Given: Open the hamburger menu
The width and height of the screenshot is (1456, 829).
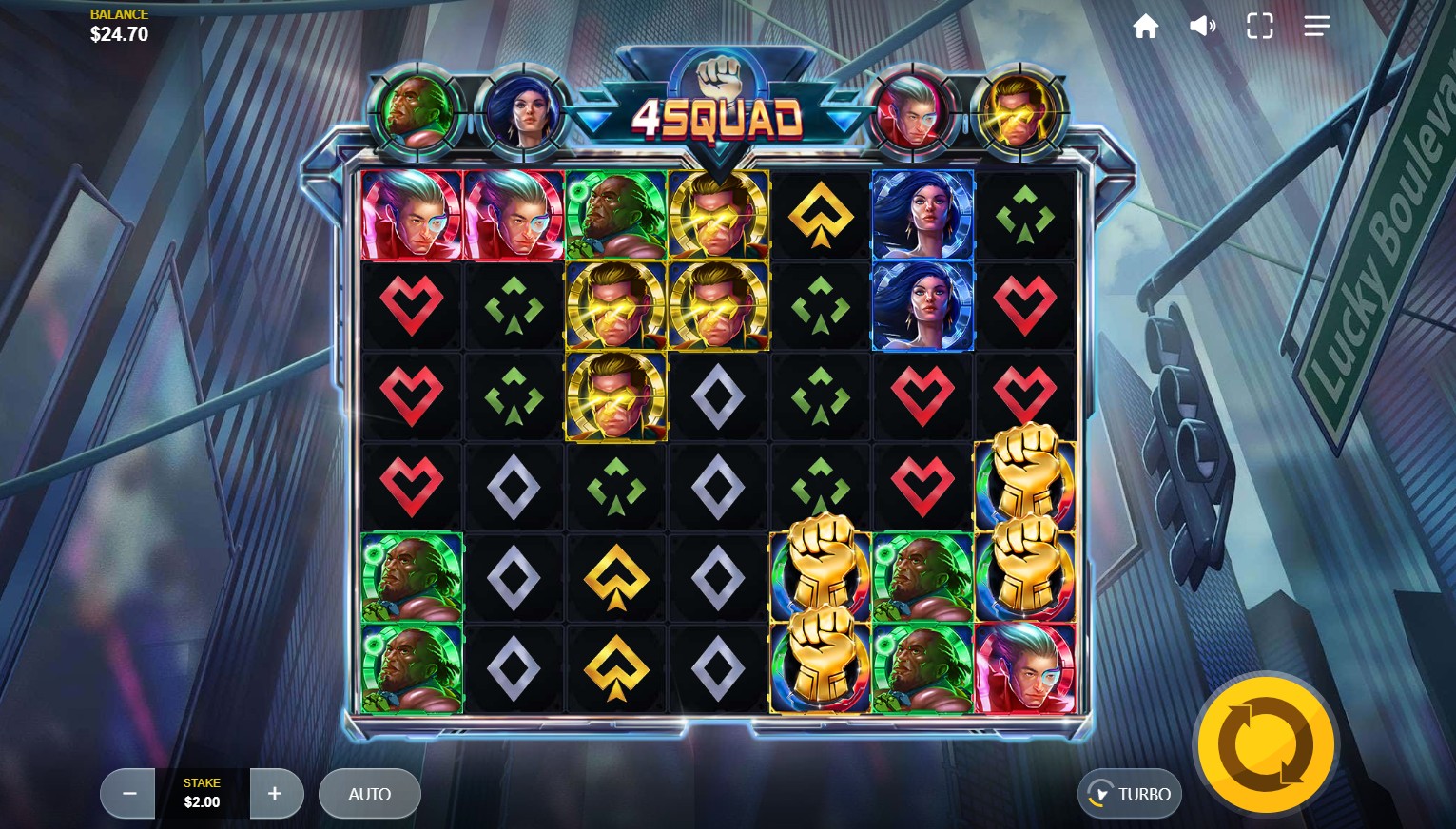Looking at the screenshot, I should (x=1317, y=26).
